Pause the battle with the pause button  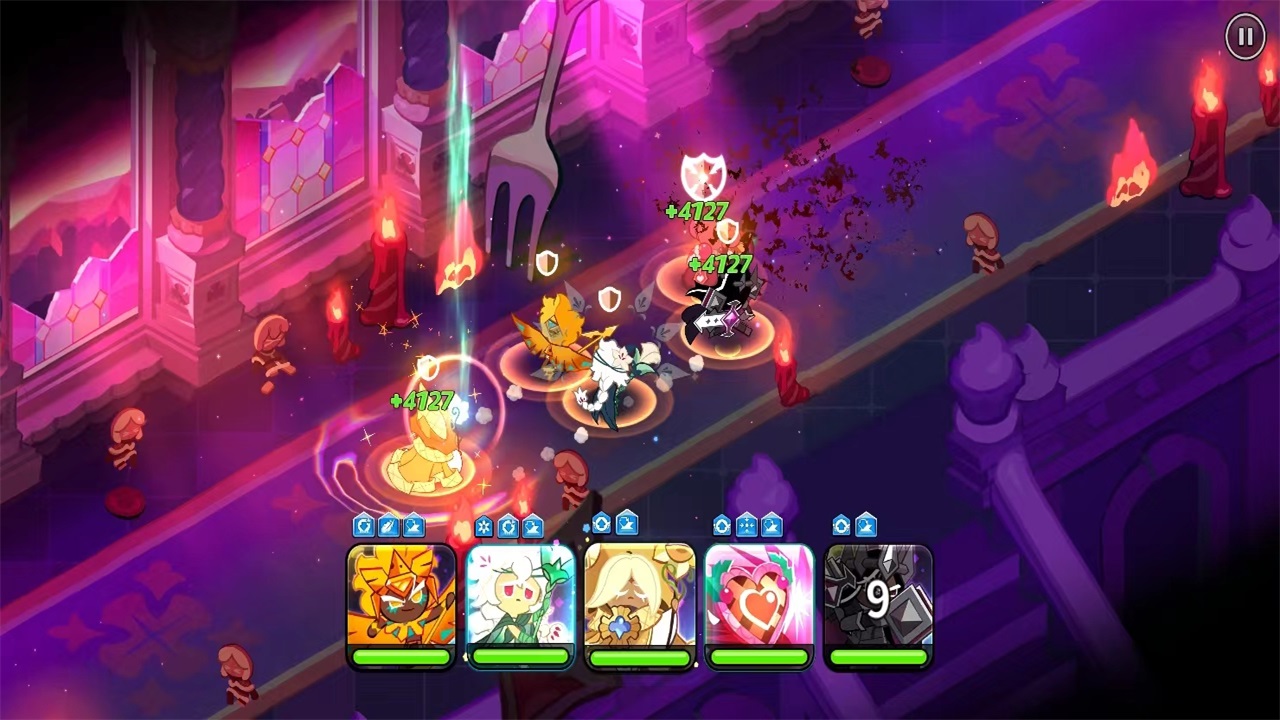coord(1244,37)
